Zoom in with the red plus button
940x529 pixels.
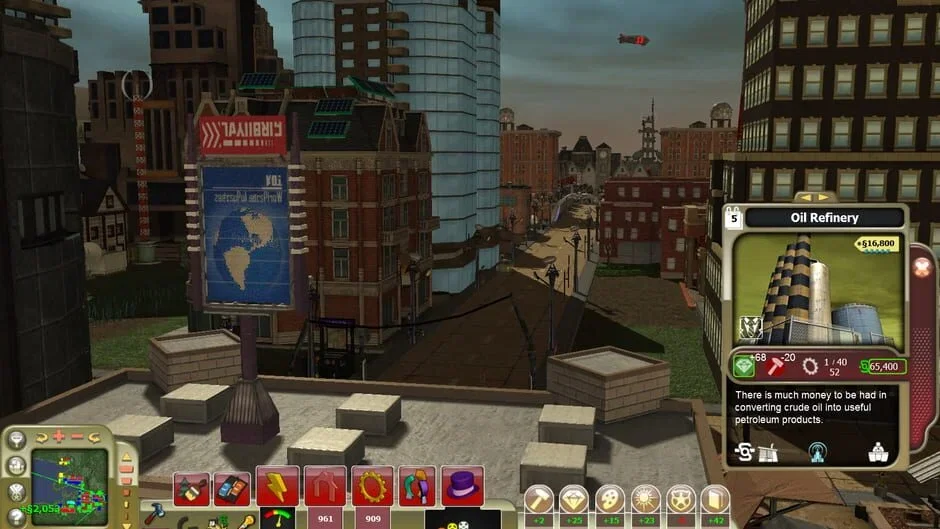coord(59,436)
